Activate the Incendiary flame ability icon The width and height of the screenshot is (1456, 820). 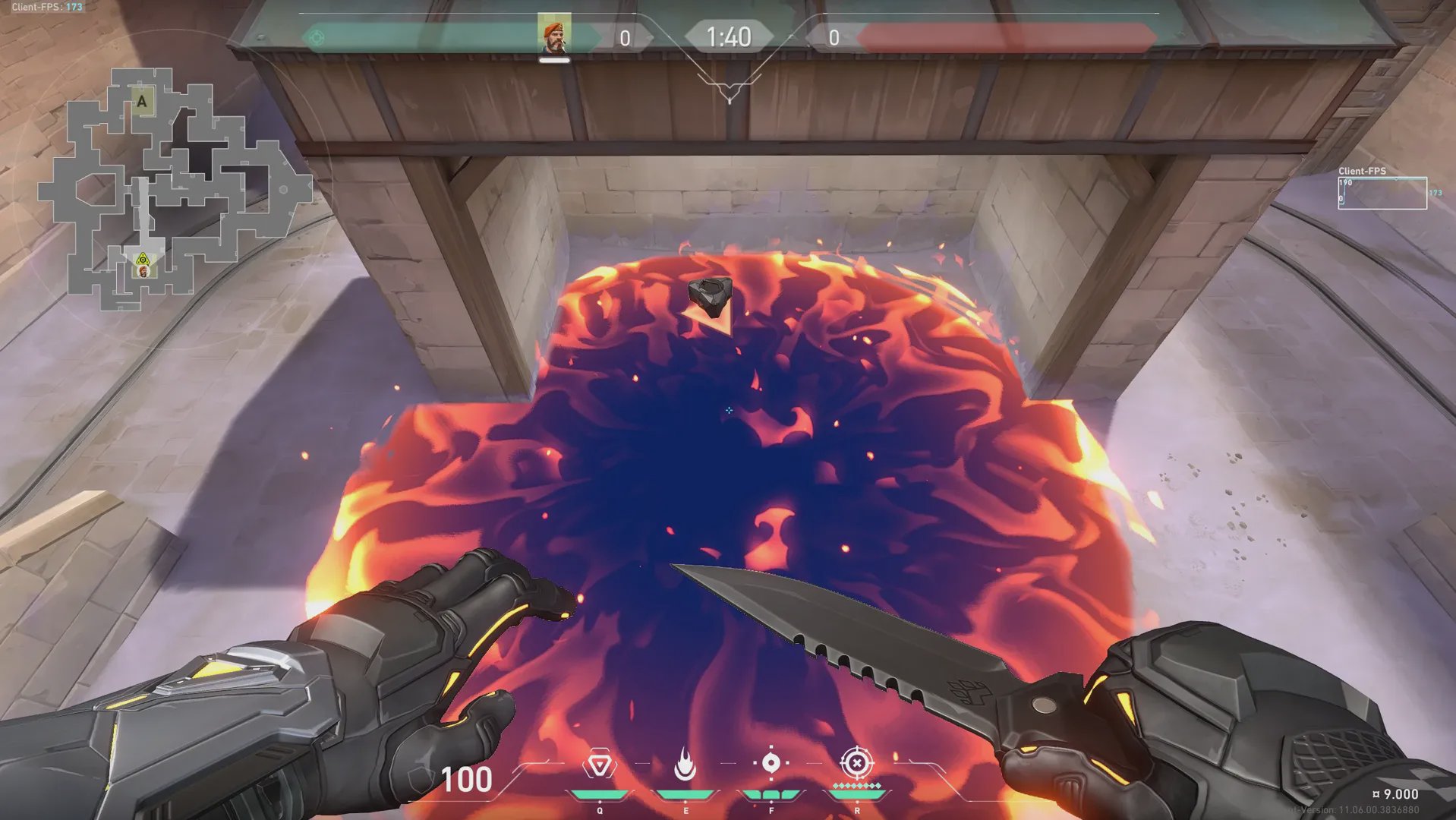click(x=685, y=765)
